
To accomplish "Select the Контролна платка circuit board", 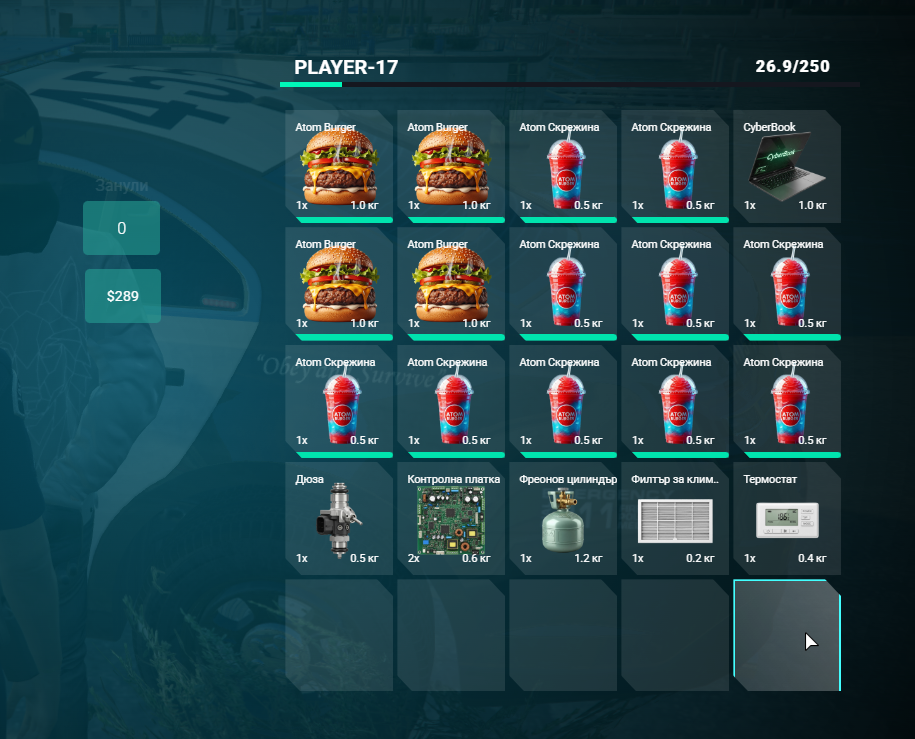I will [x=450, y=518].
